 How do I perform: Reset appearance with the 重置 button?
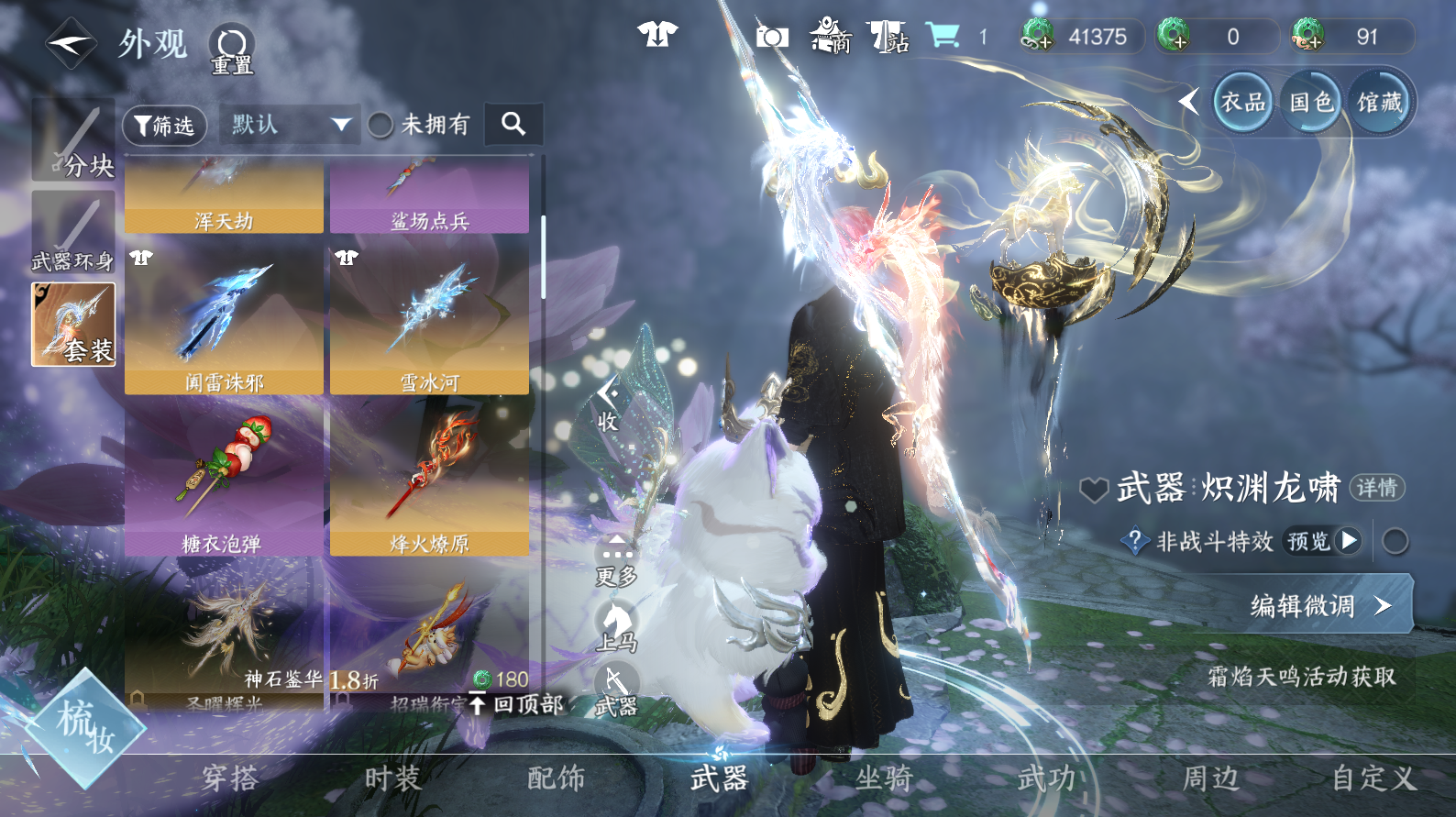[232, 49]
